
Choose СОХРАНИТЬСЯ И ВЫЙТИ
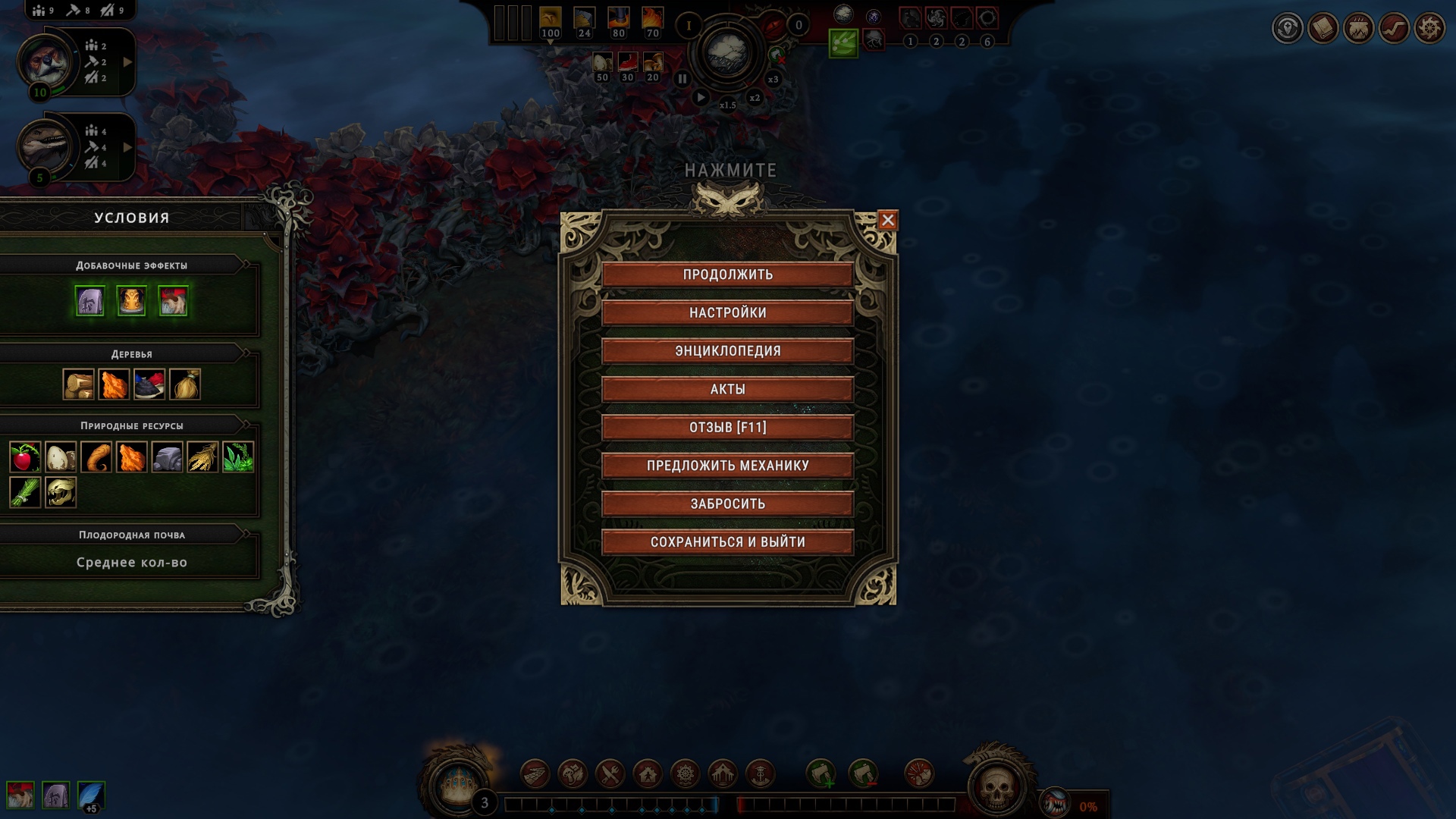pyautogui.click(x=727, y=542)
